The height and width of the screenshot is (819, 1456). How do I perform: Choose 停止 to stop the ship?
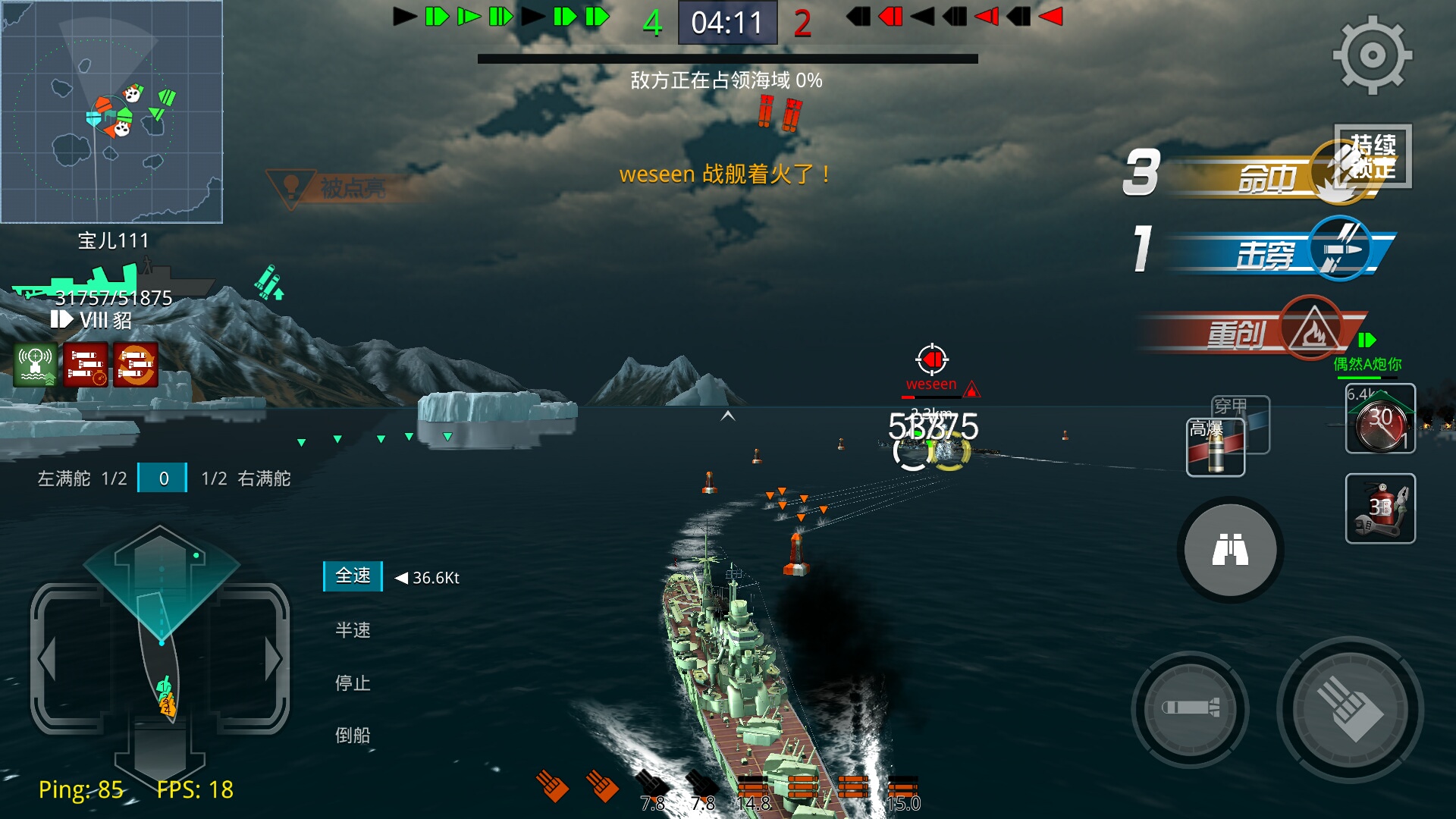(353, 683)
